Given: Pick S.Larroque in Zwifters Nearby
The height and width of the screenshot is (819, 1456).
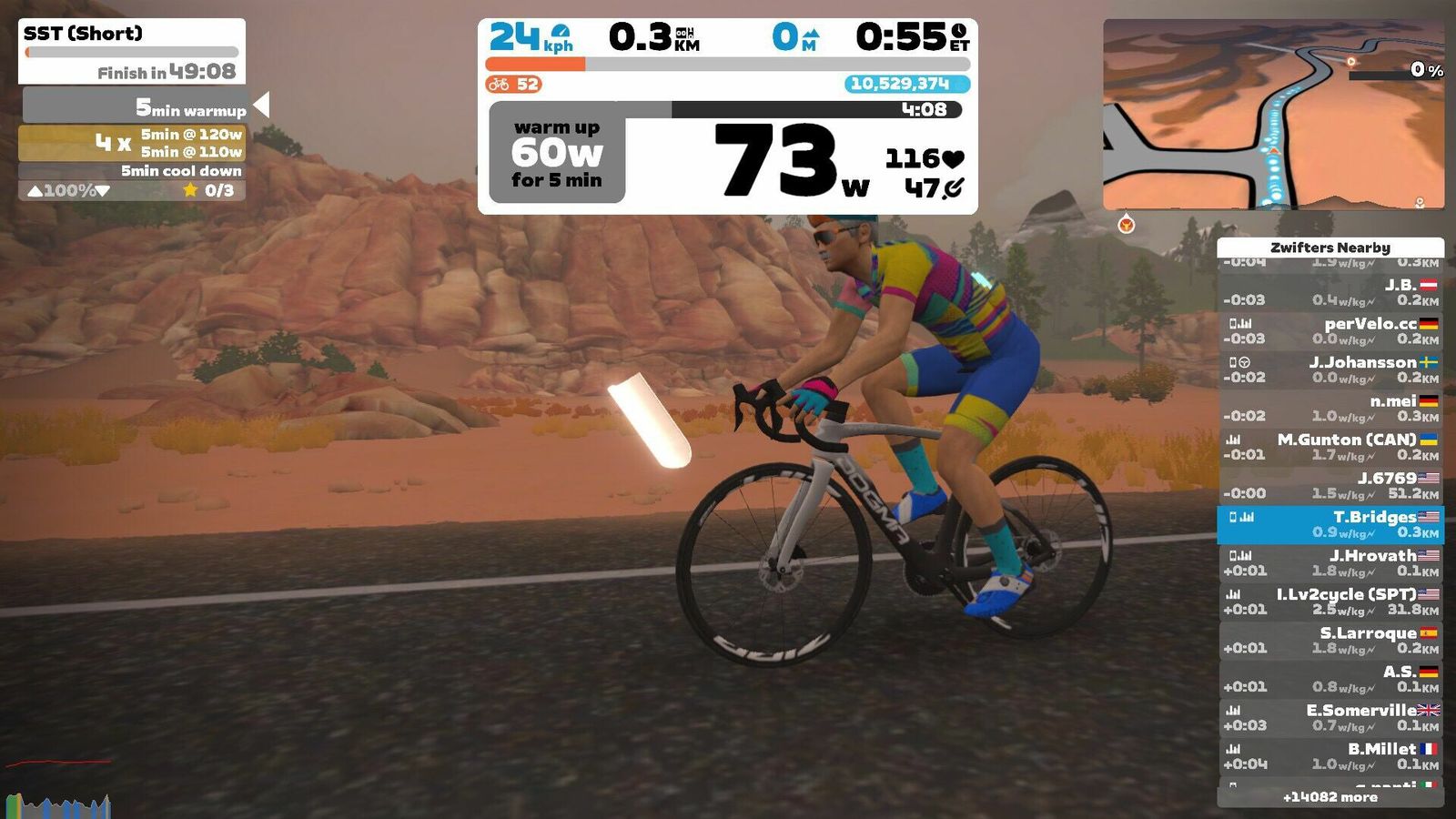Looking at the screenshot, I should tap(1330, 640).
